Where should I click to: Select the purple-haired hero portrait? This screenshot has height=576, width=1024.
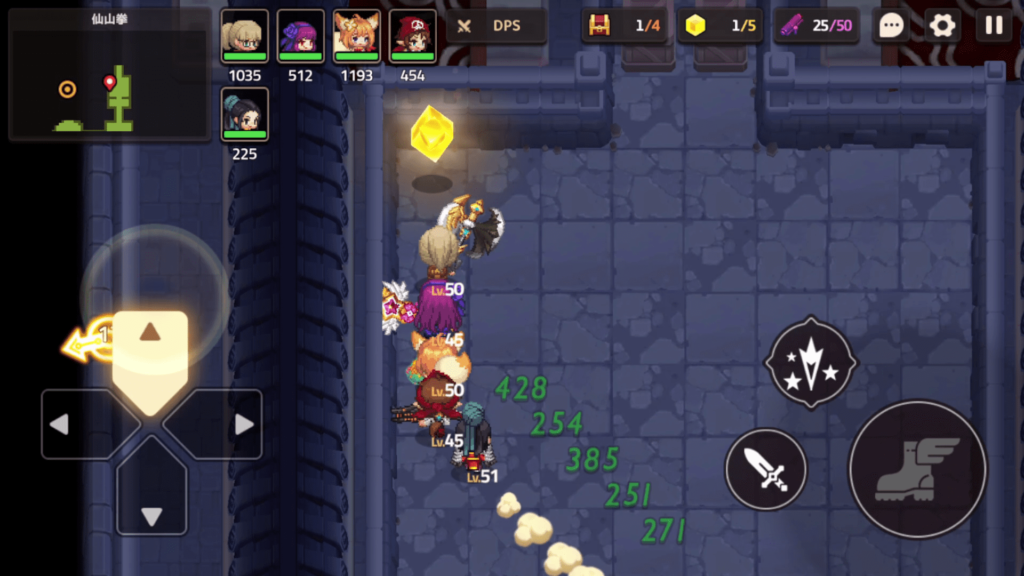300,37
